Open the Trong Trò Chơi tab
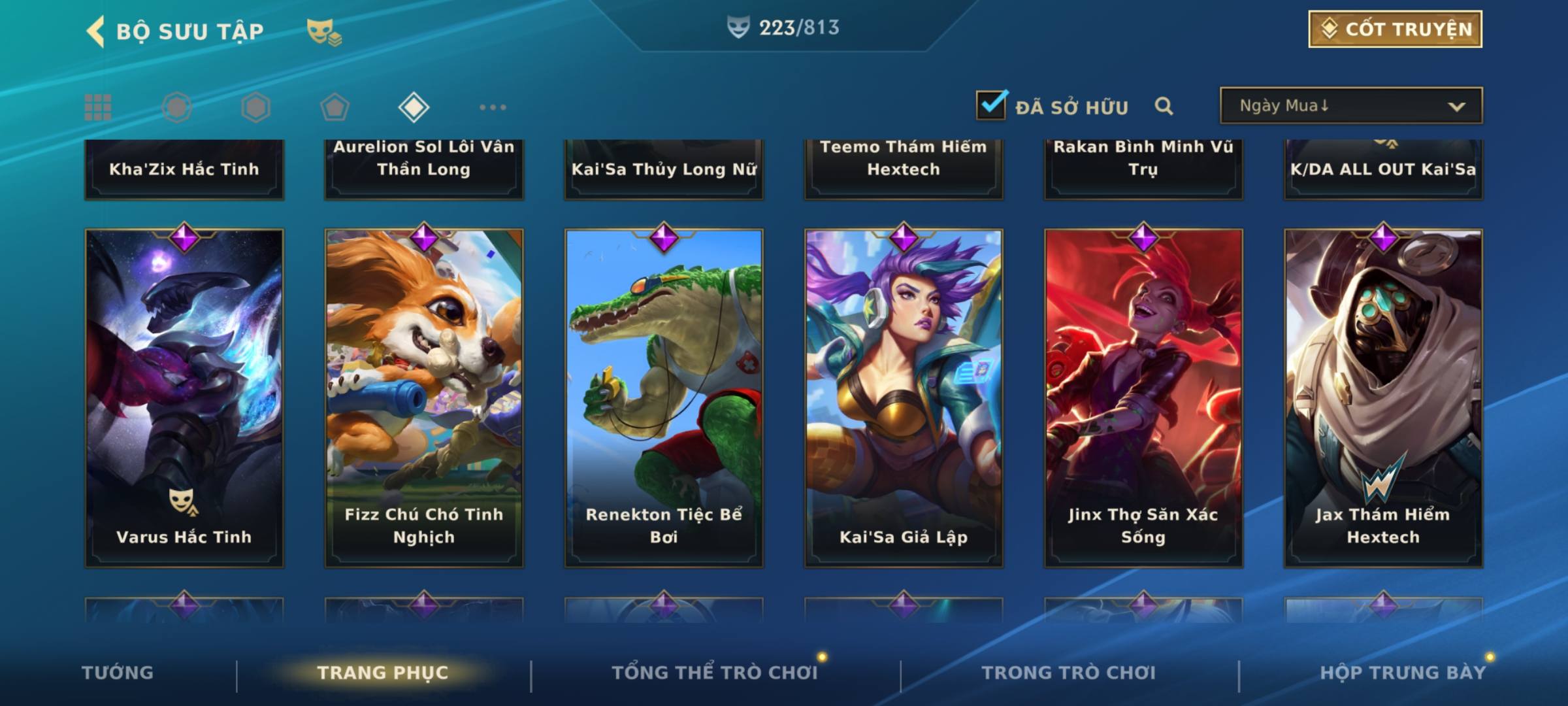Viewport: 1568px width, 706px height. 1069,673
